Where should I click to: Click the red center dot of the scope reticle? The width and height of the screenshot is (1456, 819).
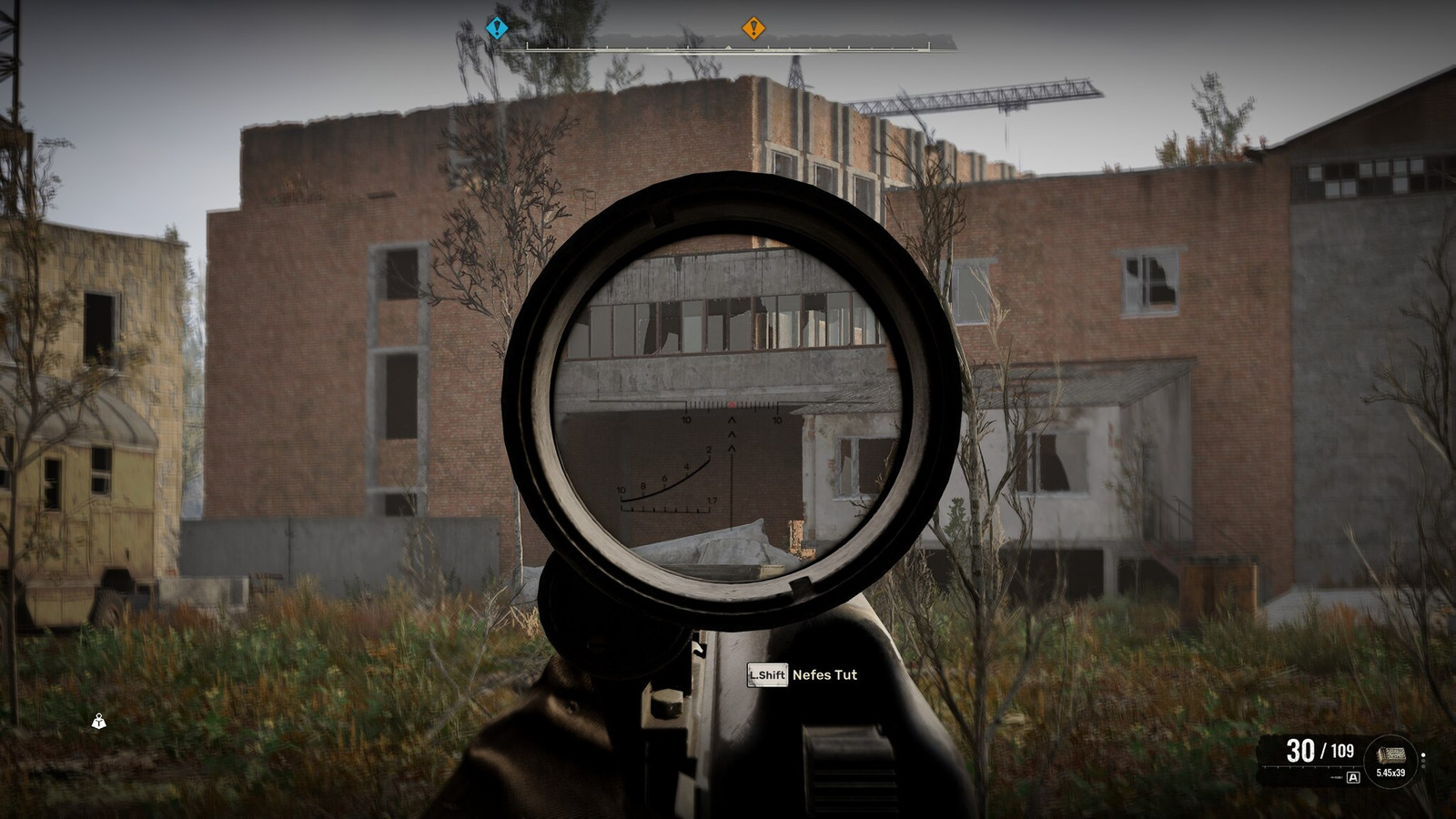732,404
